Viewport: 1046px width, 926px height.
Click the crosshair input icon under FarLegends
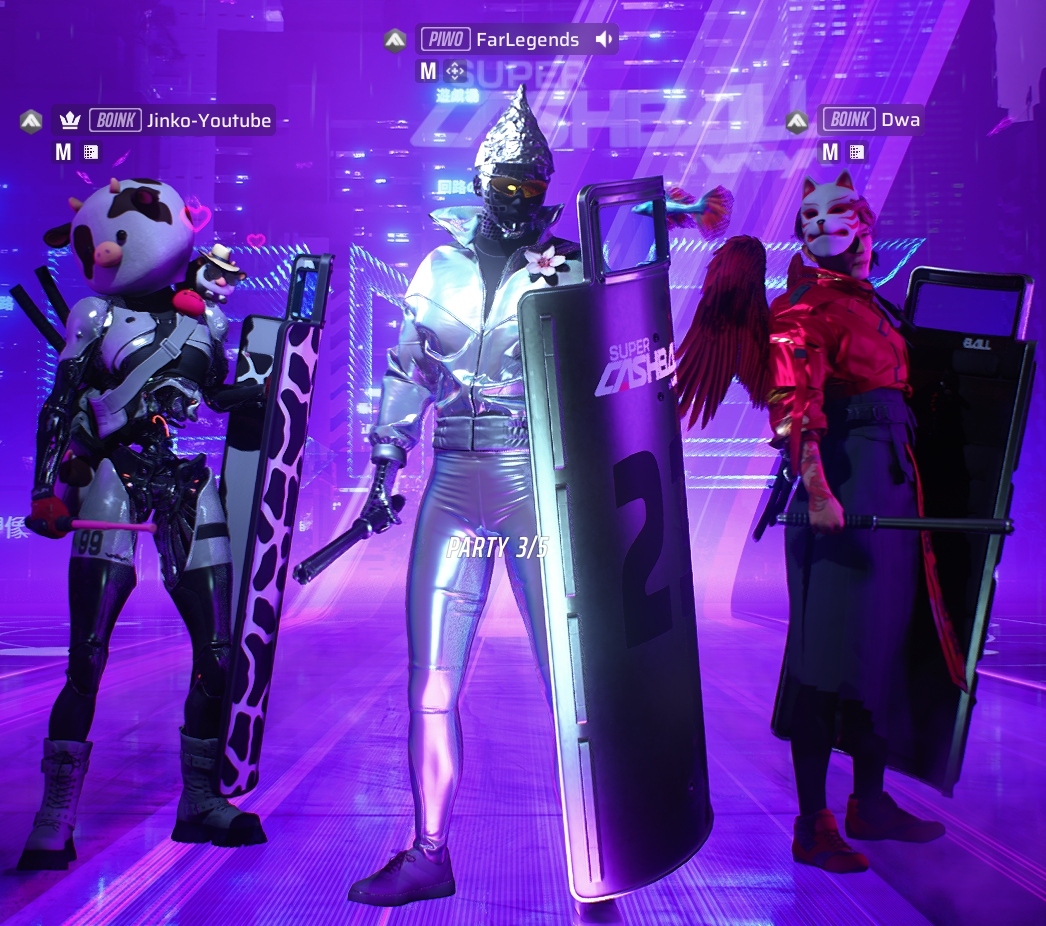click(455, 71)
